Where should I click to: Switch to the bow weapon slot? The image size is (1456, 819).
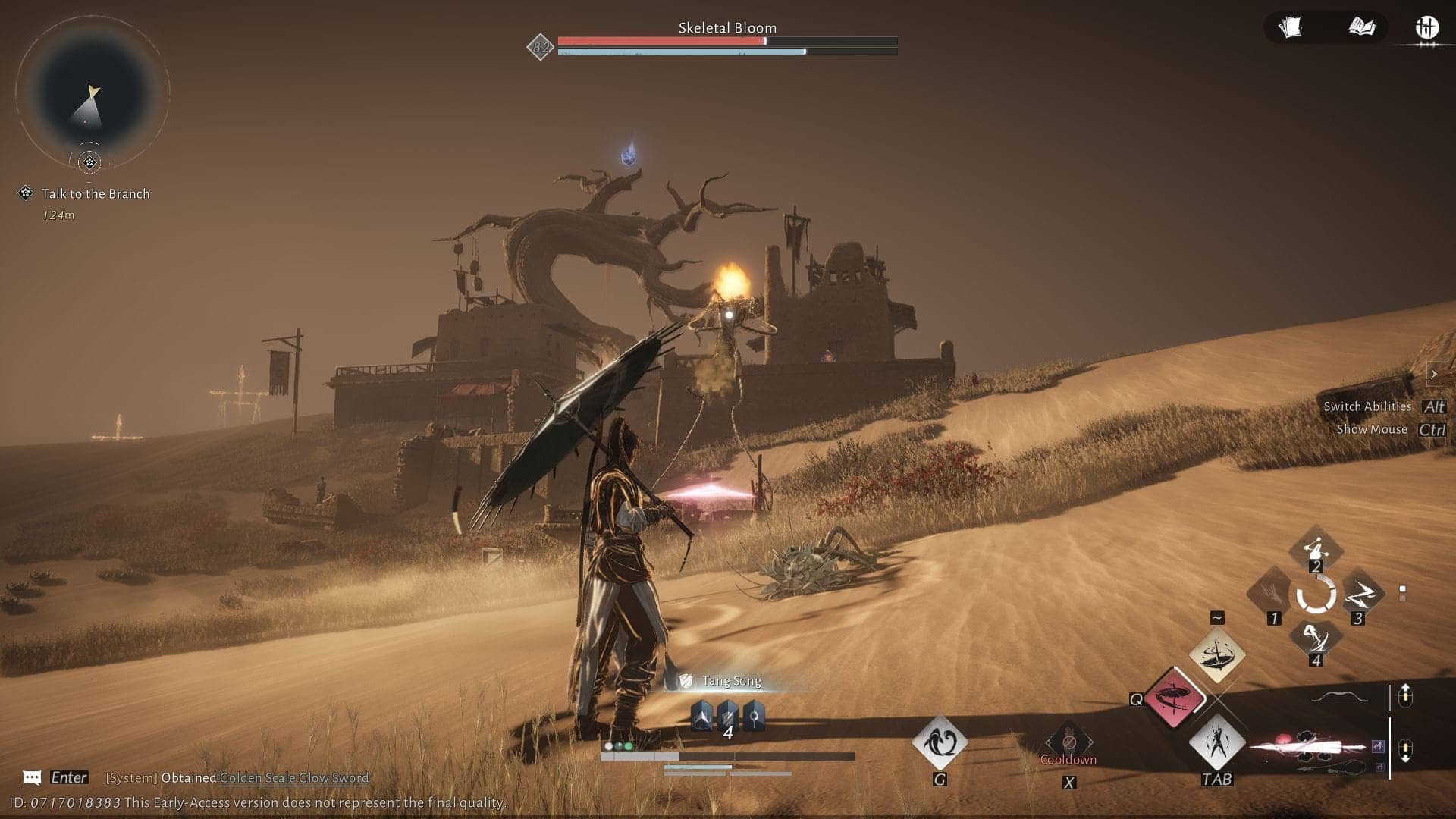(1339, 697)
